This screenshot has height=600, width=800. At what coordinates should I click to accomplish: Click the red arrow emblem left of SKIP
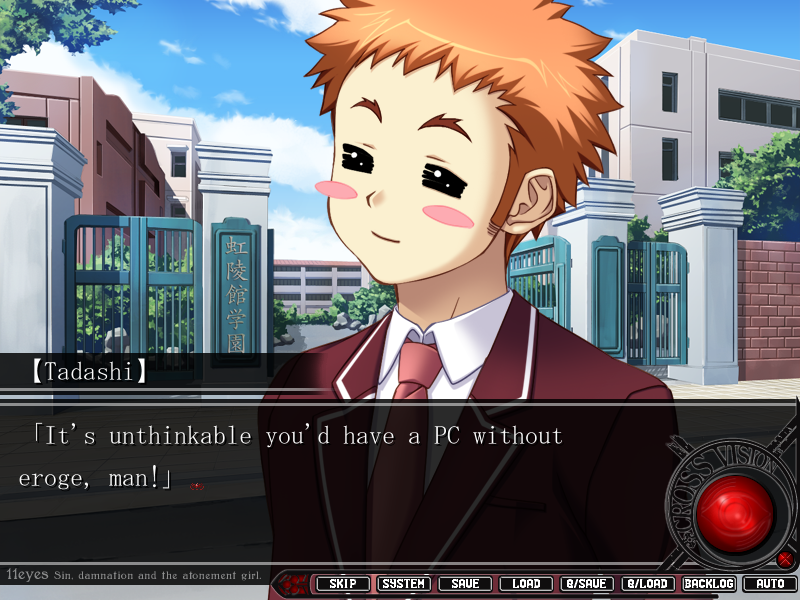pos(294,584)
